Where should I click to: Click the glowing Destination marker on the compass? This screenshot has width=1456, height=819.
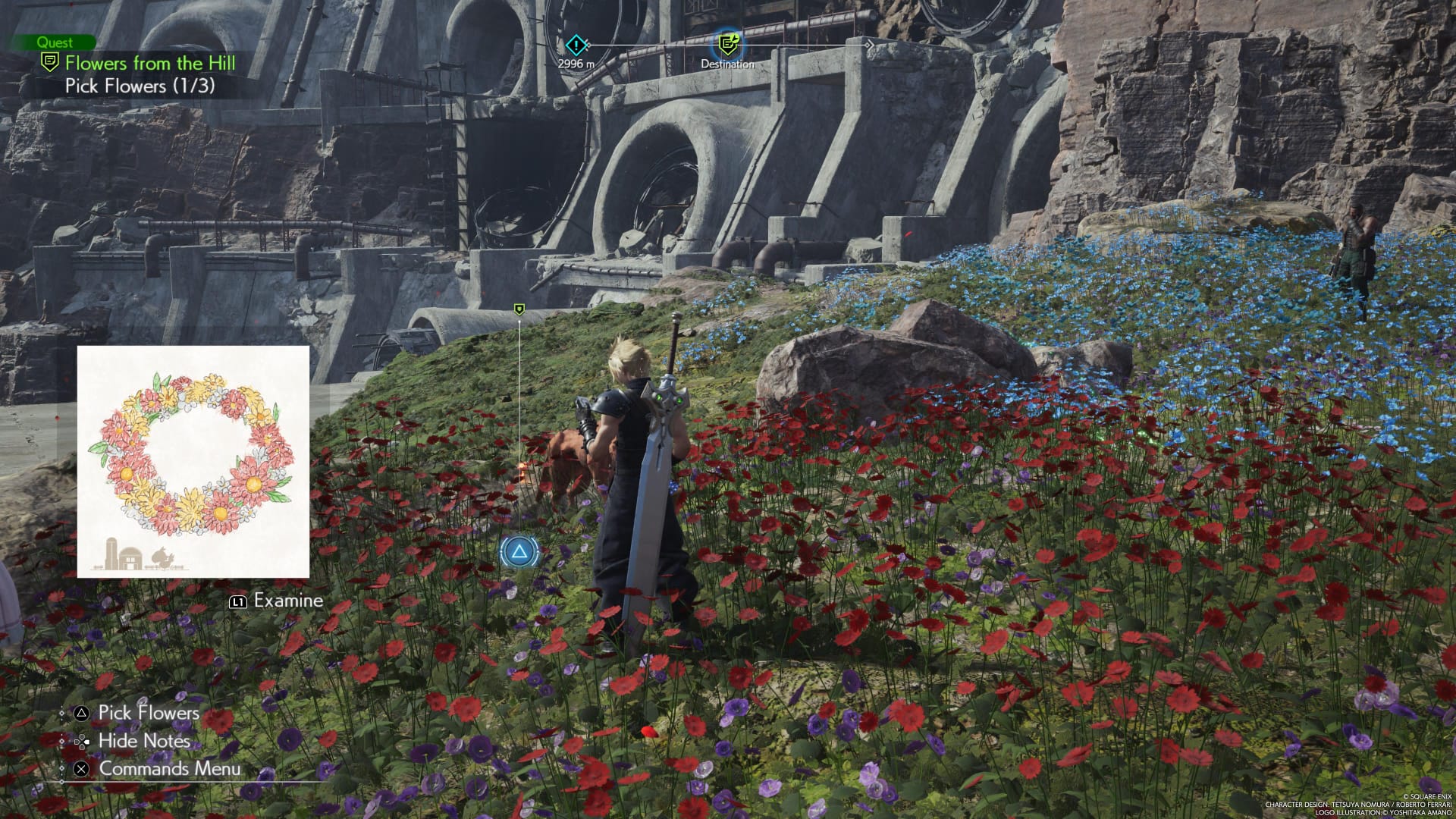727,45
